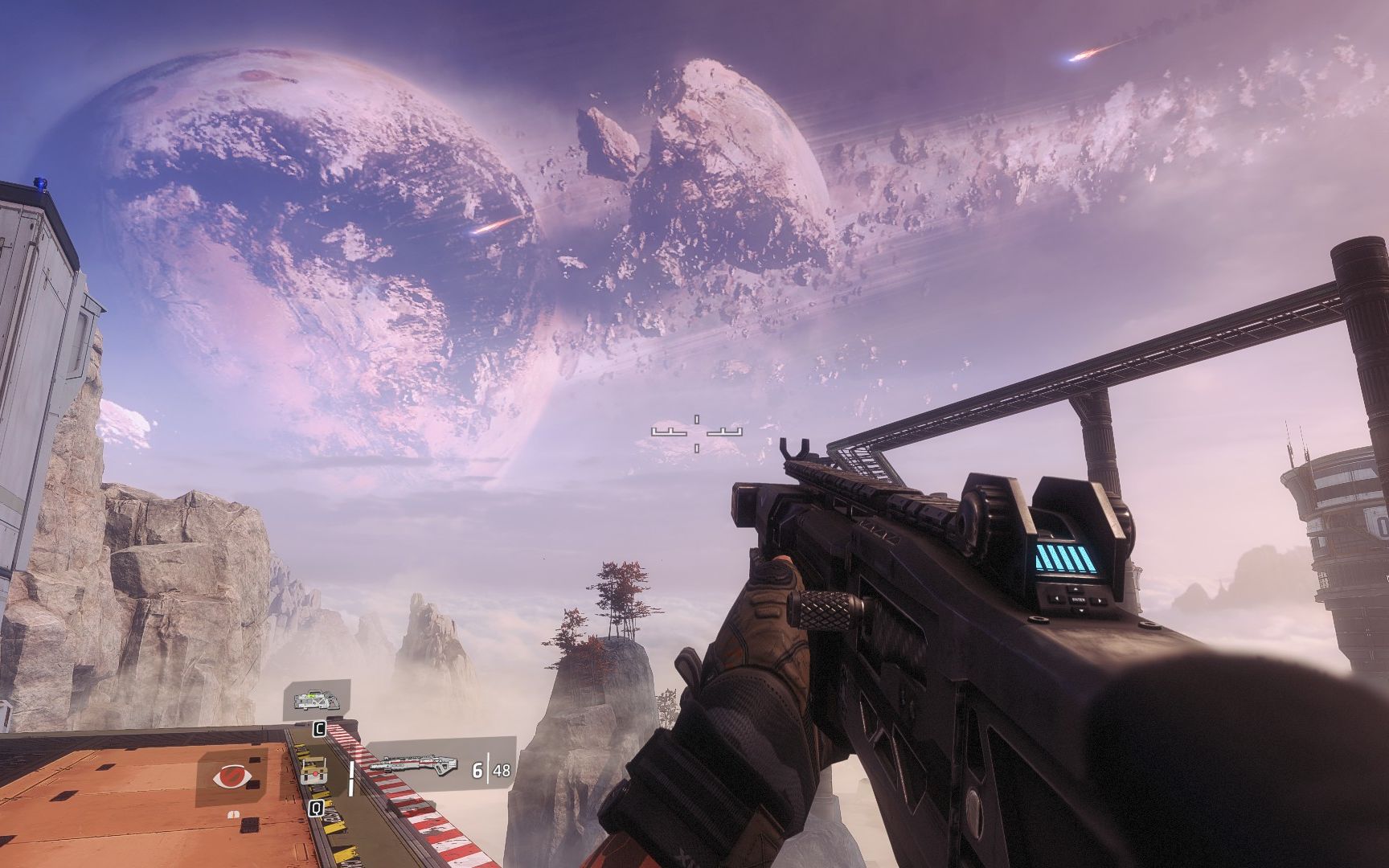Select the cloak eye ability icon
Image resolution: width=1389 pixels, height=868 pixels.
231,777
